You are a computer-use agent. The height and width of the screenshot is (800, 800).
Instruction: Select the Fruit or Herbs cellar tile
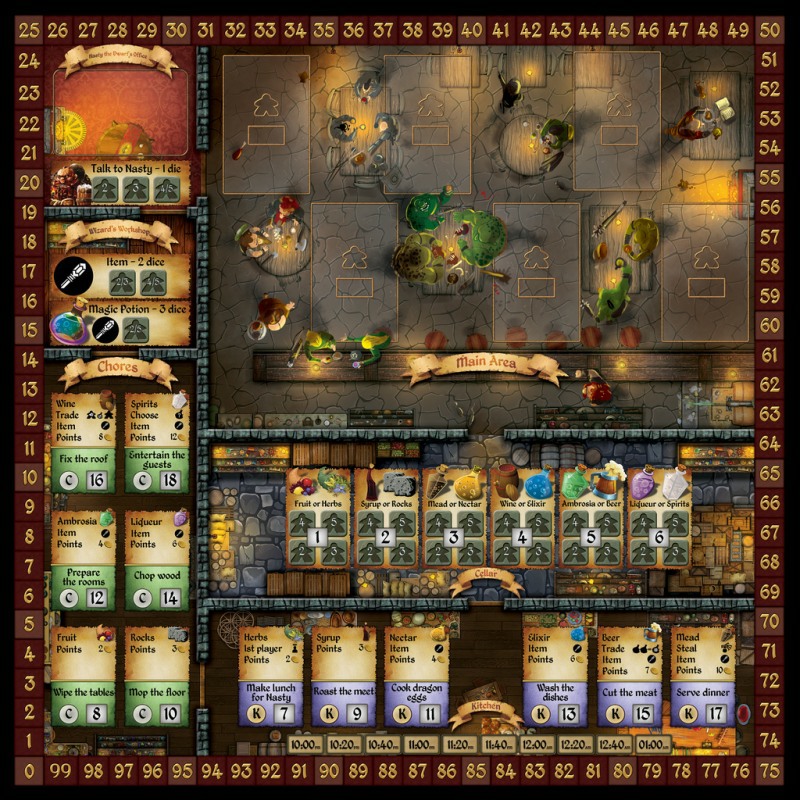[x=318, y=522]
